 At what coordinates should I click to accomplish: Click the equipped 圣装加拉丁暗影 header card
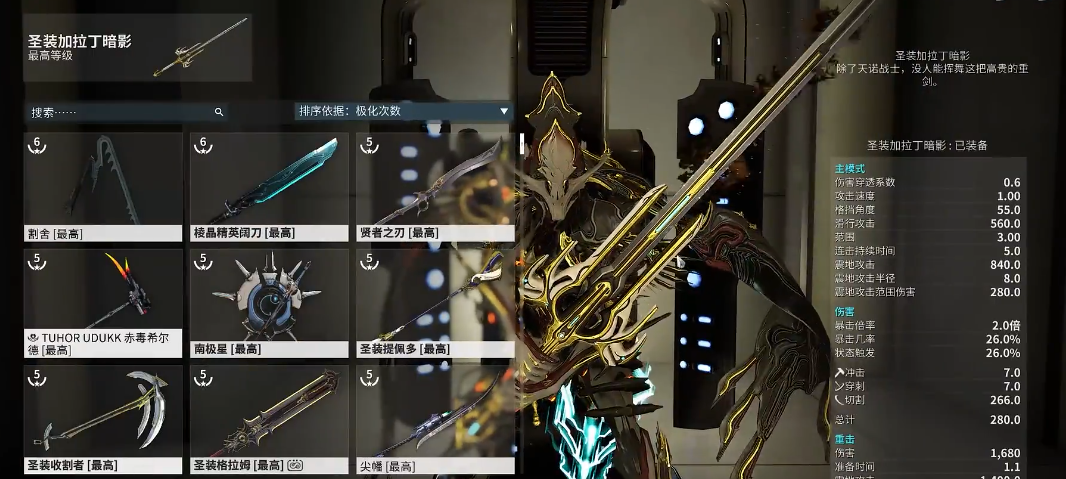137,47
